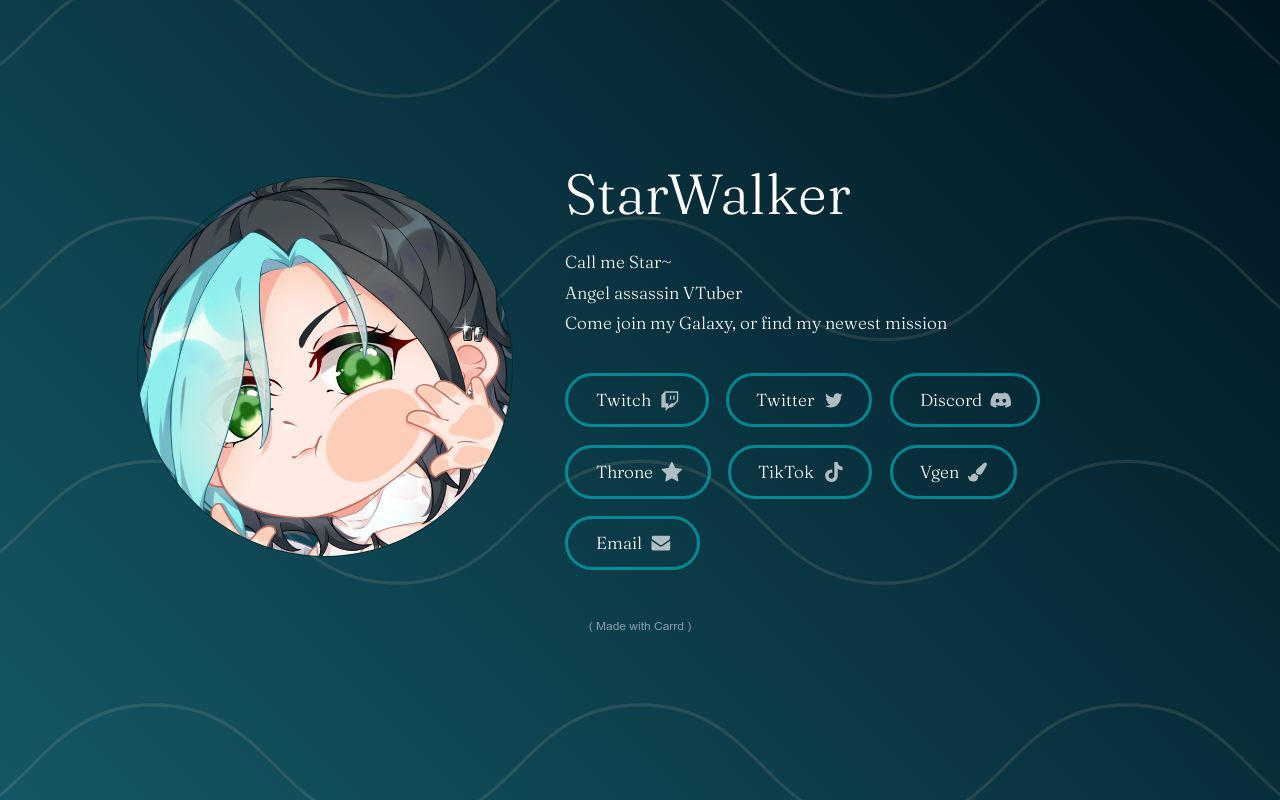The width and height of the screenshot is (1280, 800).
Task: Click the envelope icon on the Email button
Action: pyautogui.click(x=661, y=543)
